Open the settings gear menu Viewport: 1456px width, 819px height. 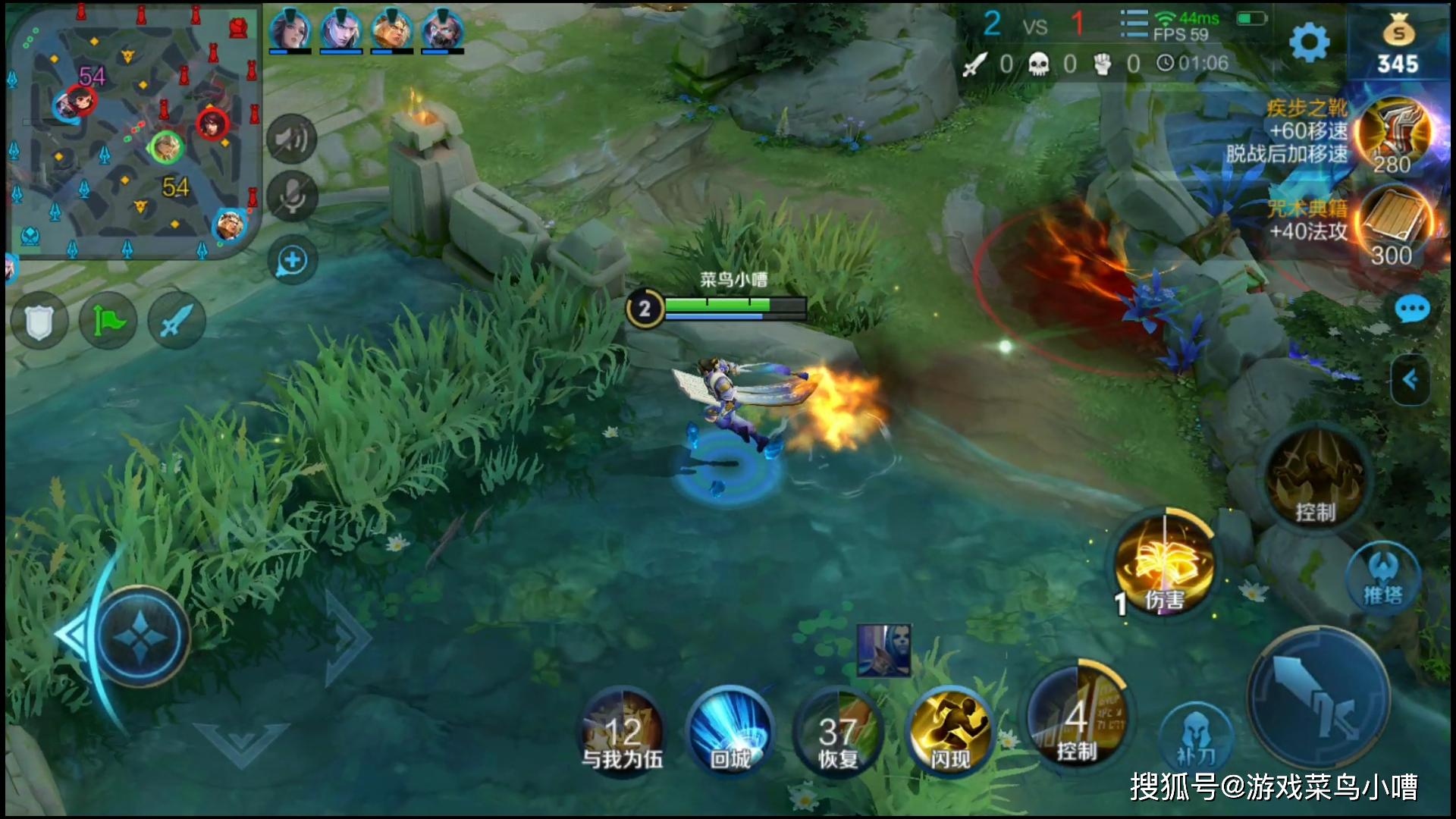[x=1310, y=42]
